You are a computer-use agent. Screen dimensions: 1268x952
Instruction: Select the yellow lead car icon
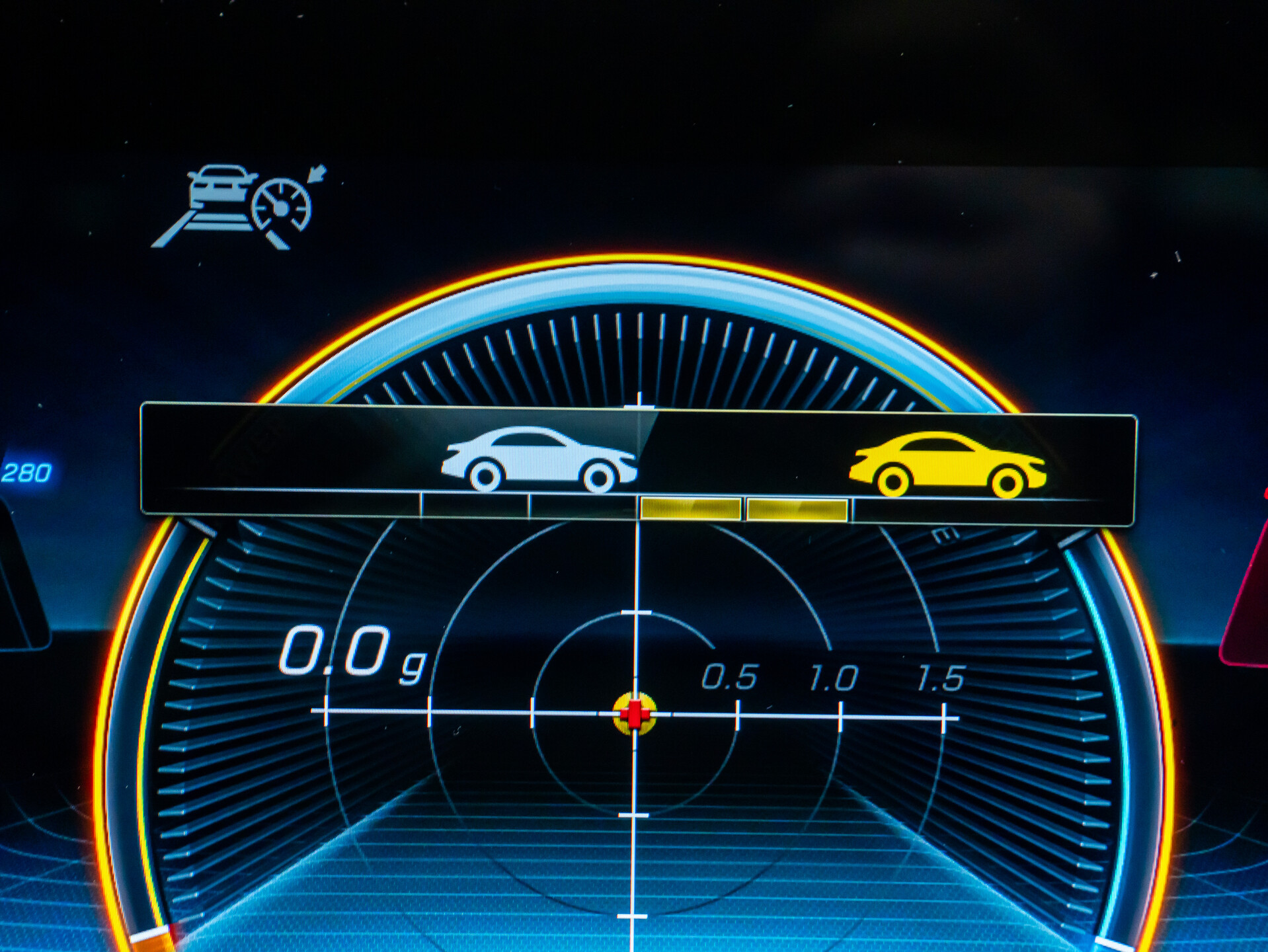(947, 464)
